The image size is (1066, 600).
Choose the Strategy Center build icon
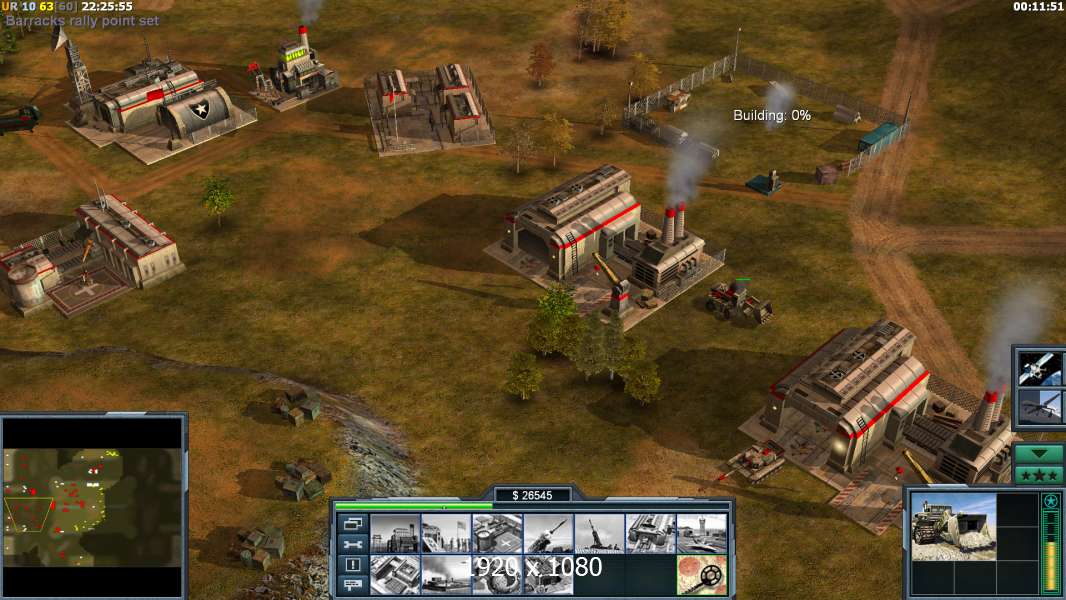pos(394,574)
